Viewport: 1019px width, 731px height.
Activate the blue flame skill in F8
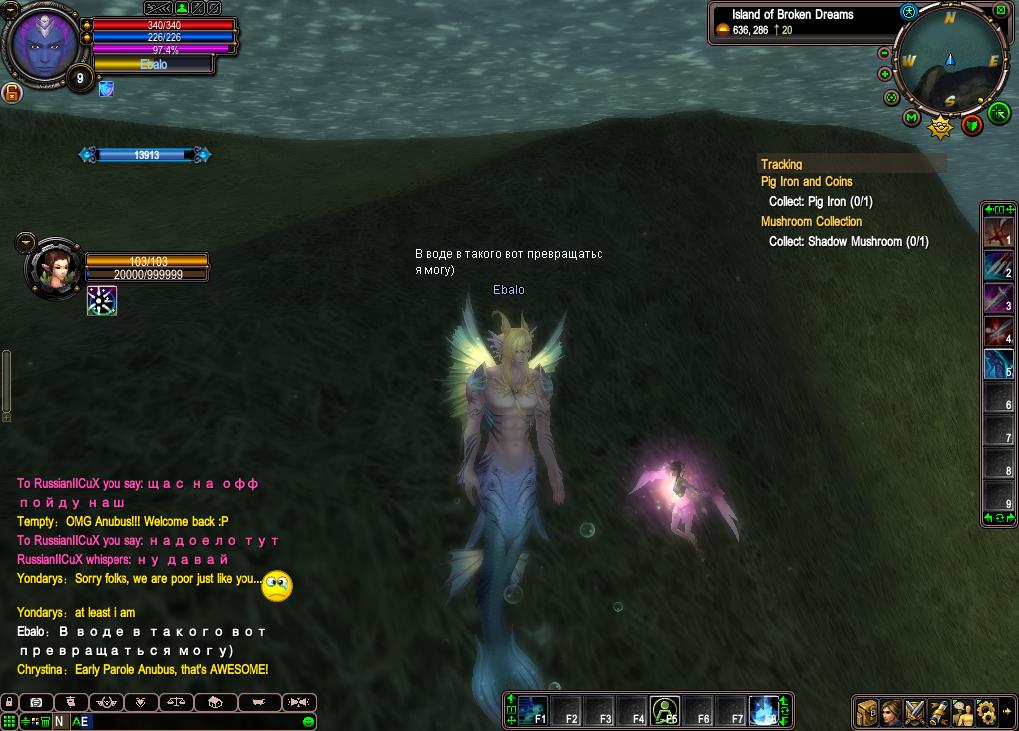(x=764, y=710)
